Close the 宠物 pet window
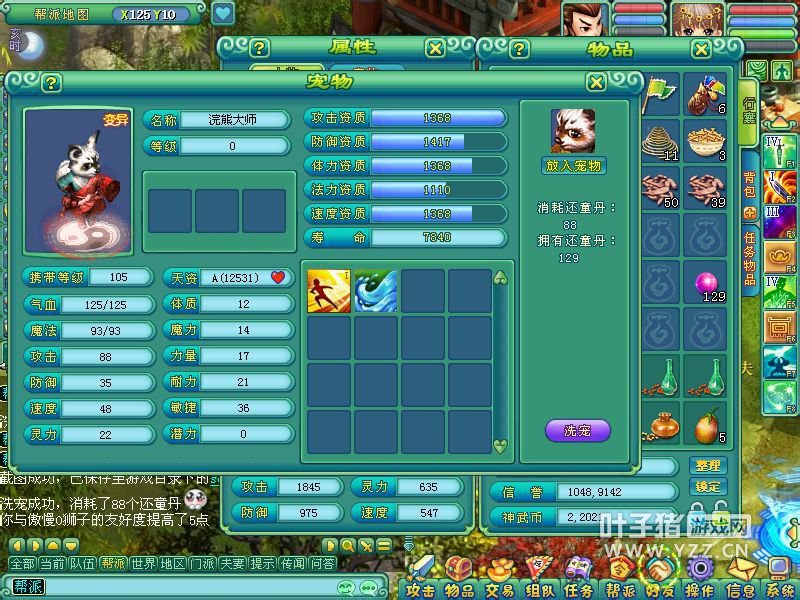800x600 pixels. (596, 83)
